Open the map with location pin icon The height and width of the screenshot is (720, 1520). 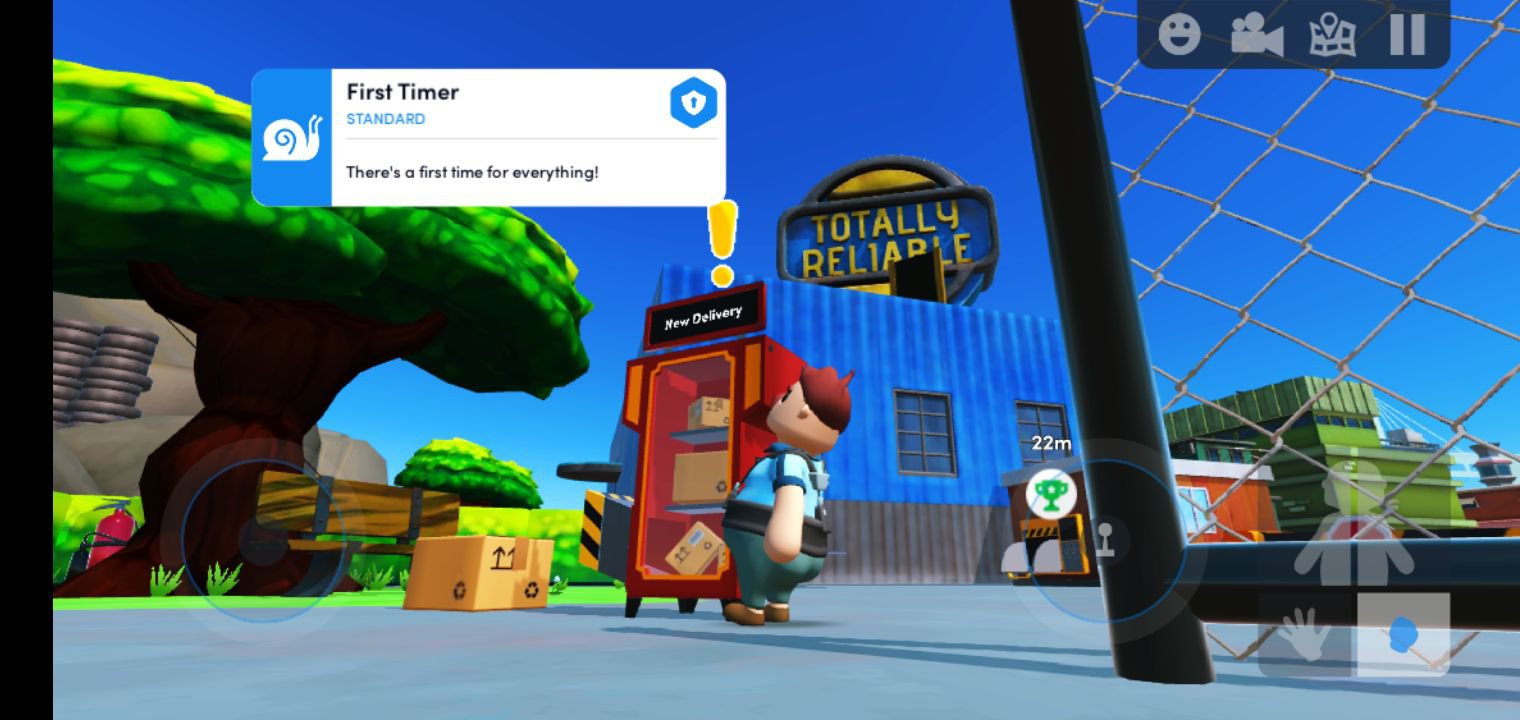(1334, 33)
